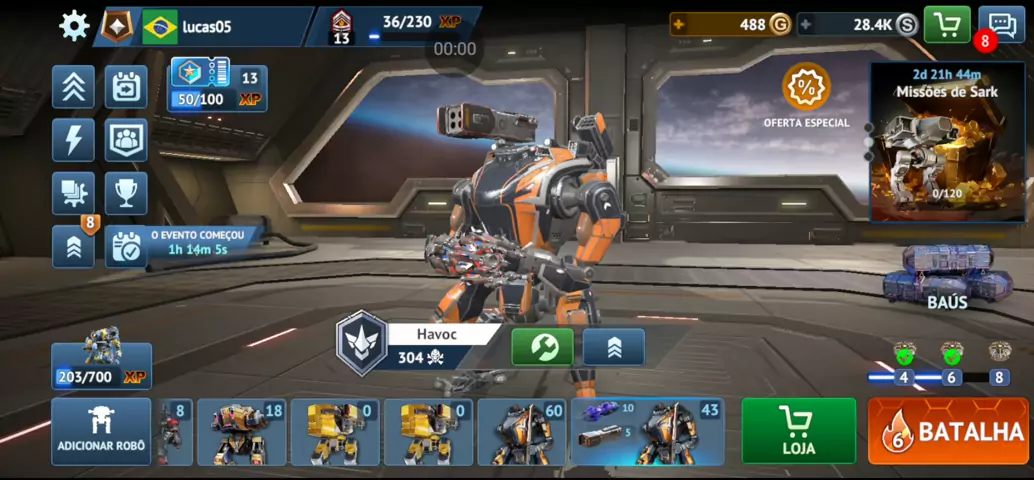The image size is (1034, 480).
Task: Add more silver with the plus button
Action: point(806,26)
